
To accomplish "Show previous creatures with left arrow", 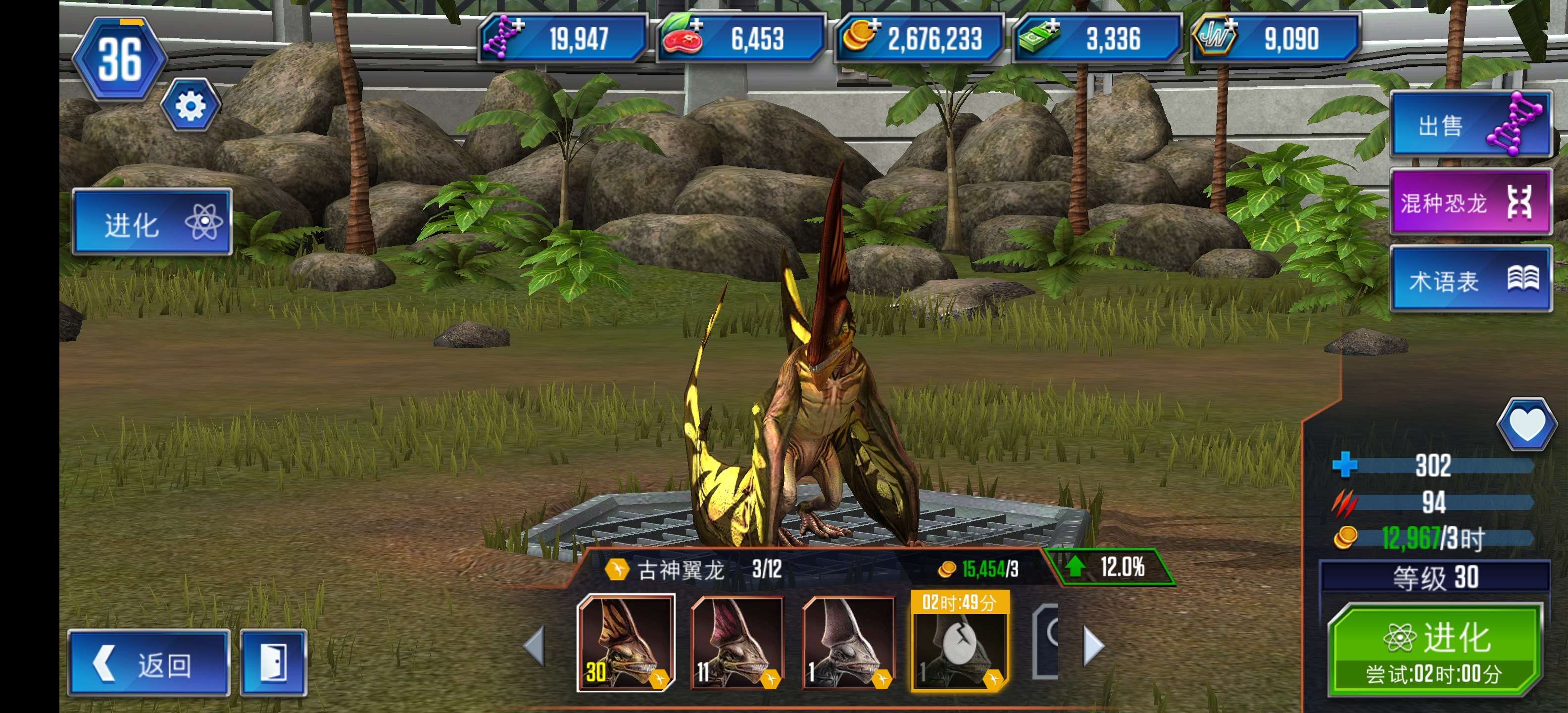I will tap(535, 646).
